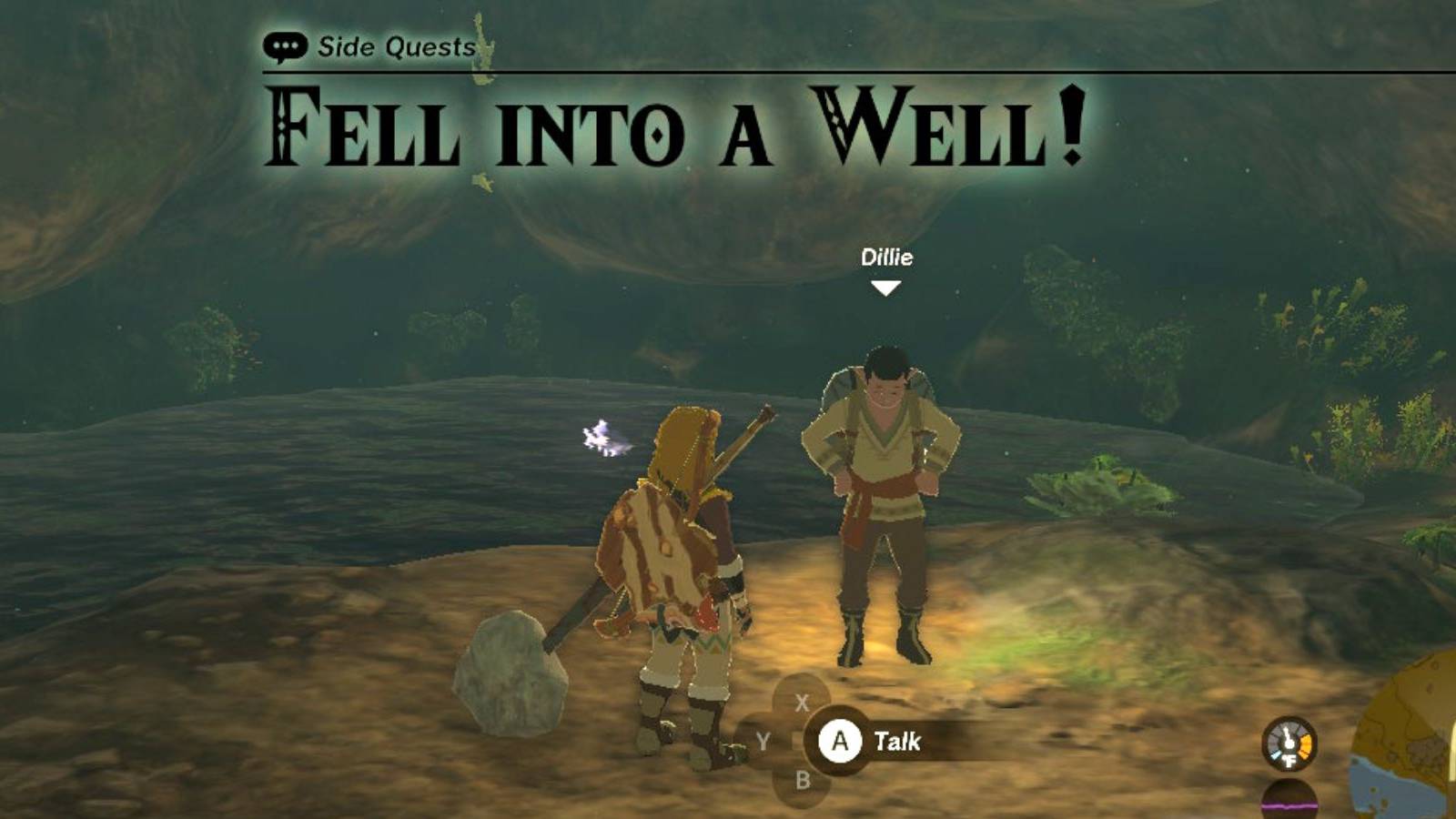The width and height of the screenshot is (1456, 819).
Task: Open the Dillie nameplate label
Action: (x=887, y=258)
